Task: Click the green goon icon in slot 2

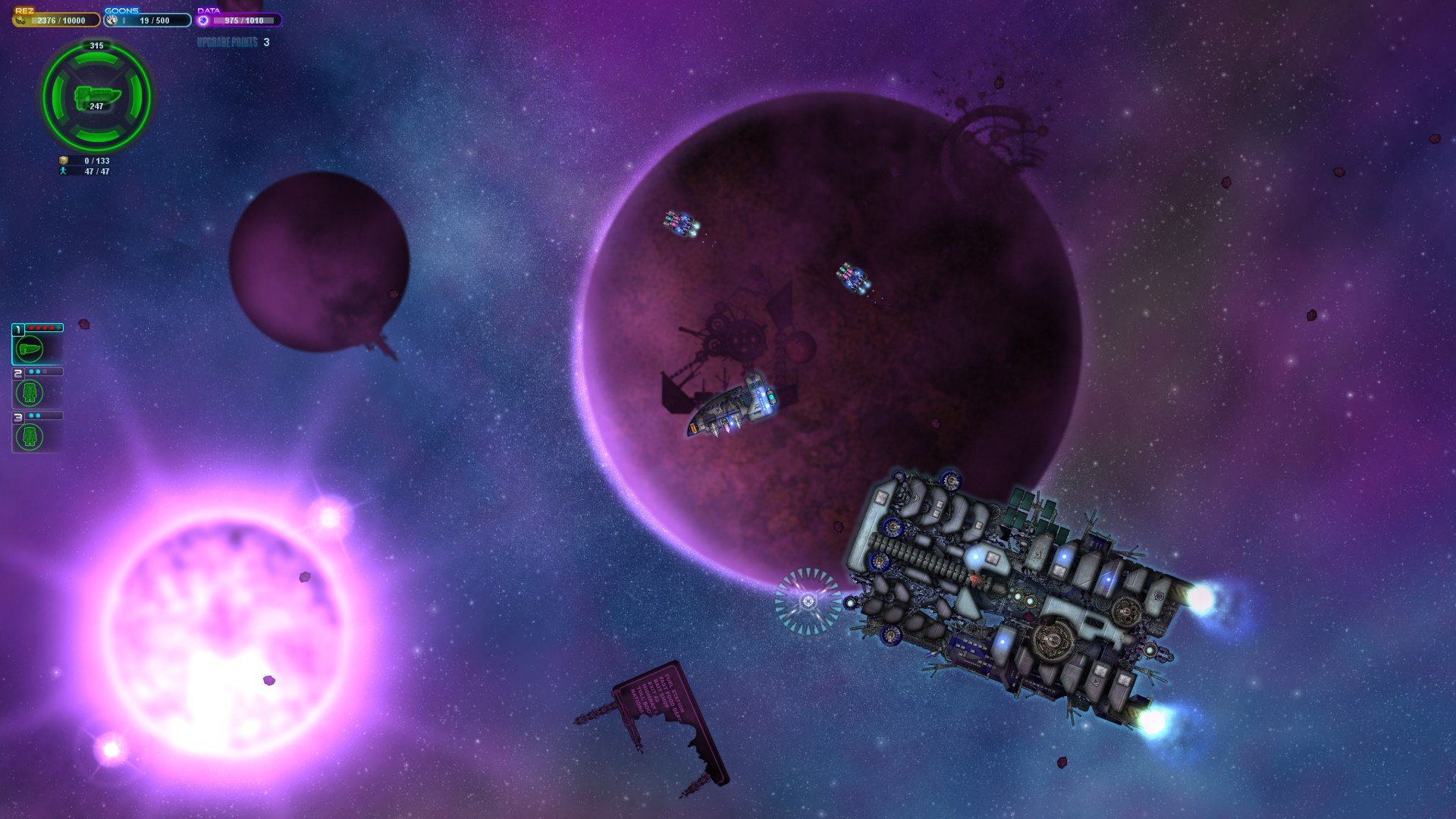Action: (28, 392)
